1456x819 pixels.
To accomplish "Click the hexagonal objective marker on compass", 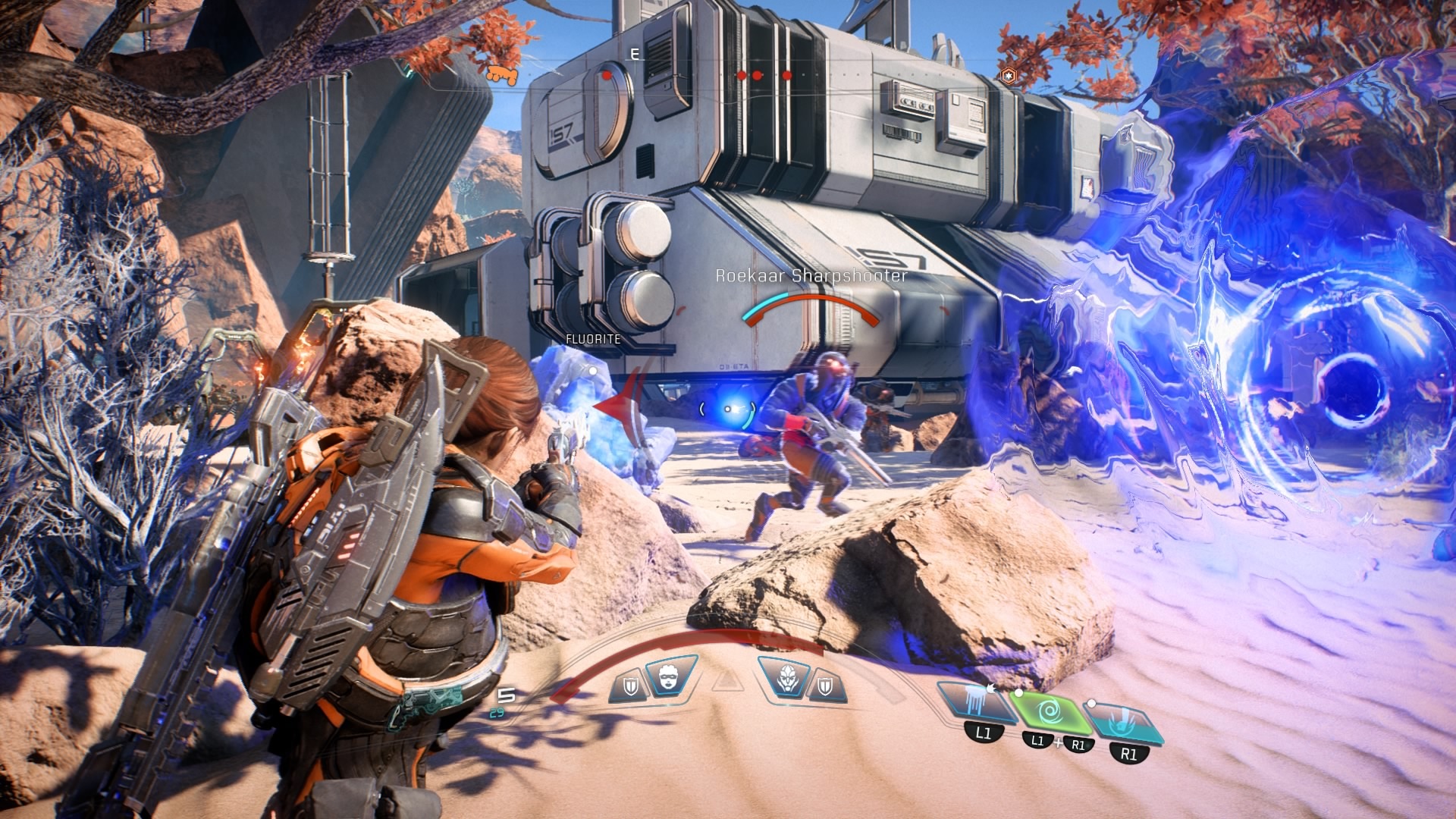I will pyautogui.click(x=1008, y=75).
